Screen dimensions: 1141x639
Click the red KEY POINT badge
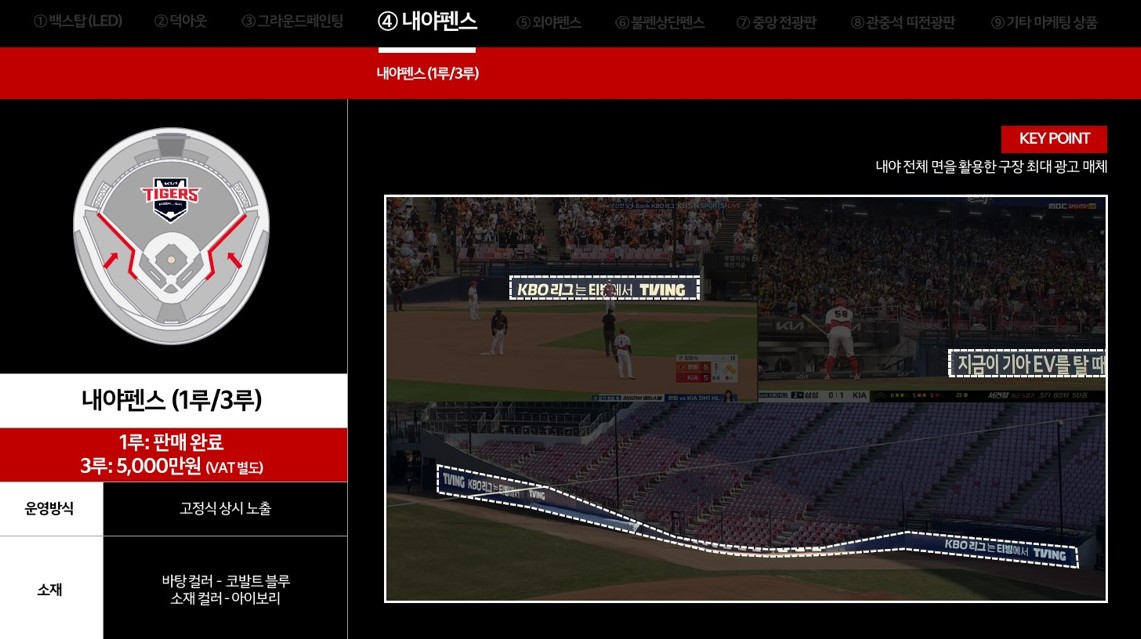[1054, 139]
